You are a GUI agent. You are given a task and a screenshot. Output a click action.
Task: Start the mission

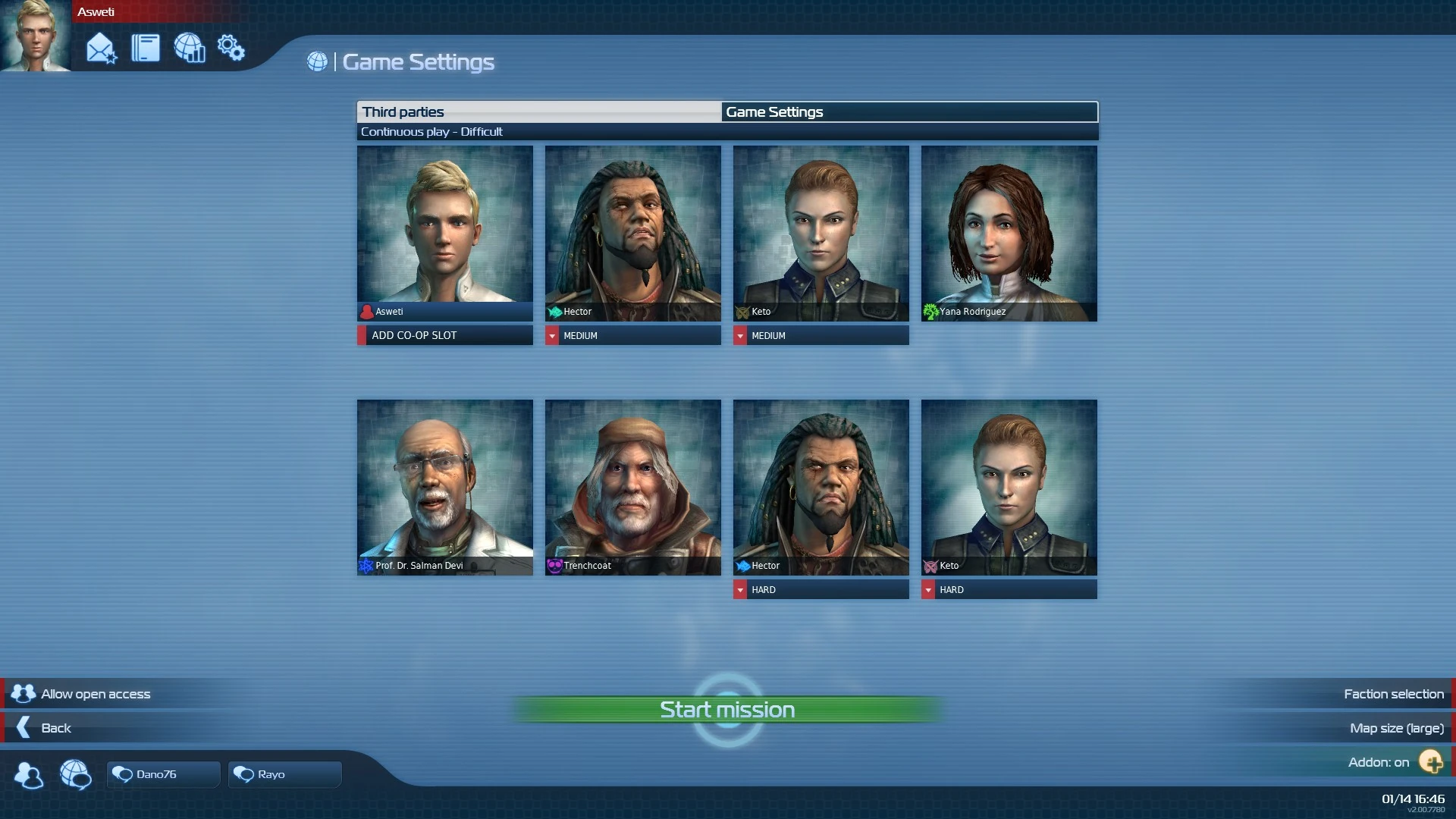coord(727,710)
